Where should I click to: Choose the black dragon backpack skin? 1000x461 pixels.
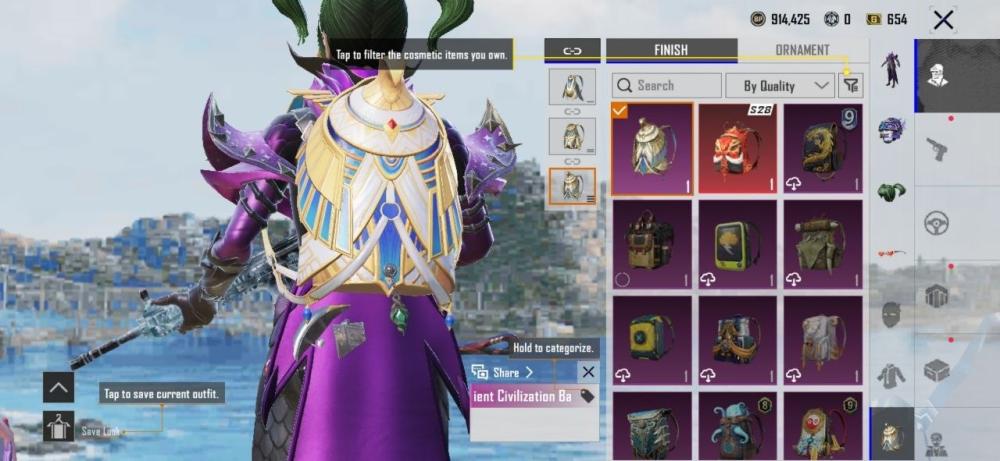pos(823,147)
